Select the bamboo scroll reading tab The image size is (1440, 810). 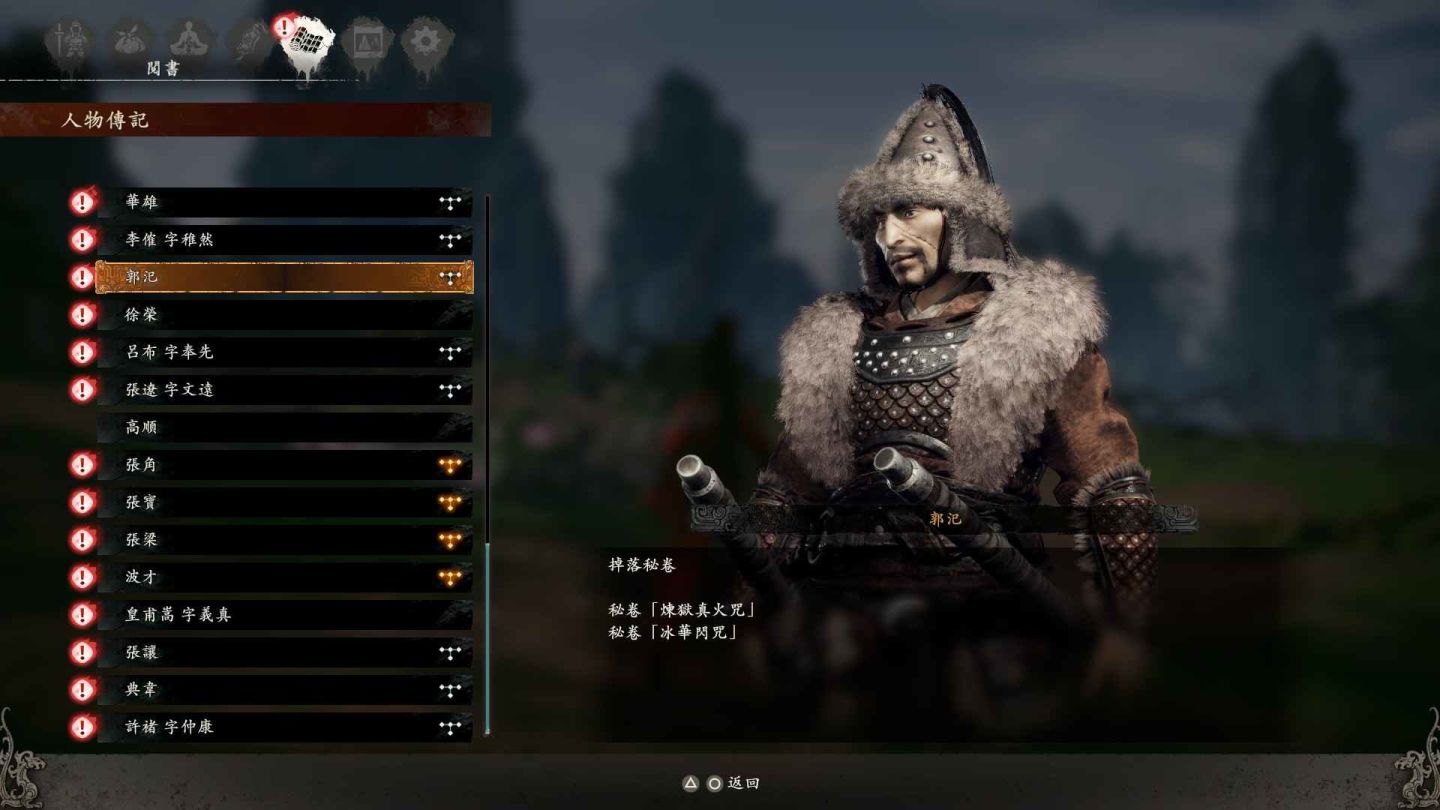(x=305, y=42)
